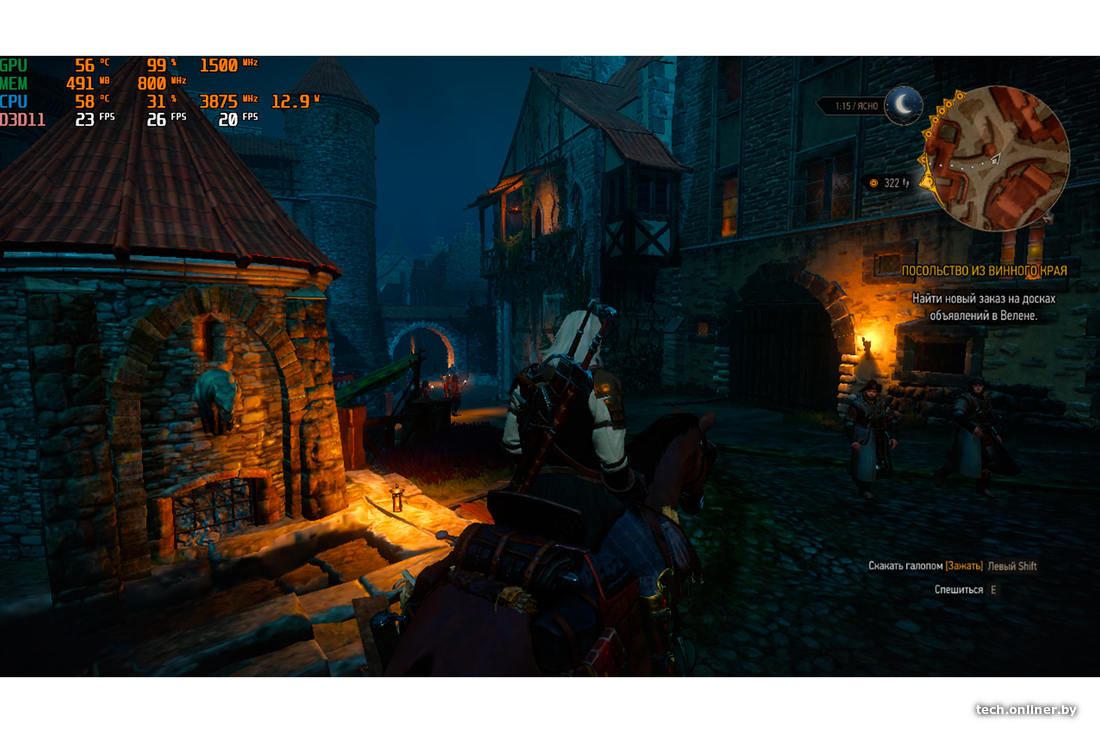This screenshot has height=733, width=1100.
Task: Click the circular minimap
Action: click(996, 158)
